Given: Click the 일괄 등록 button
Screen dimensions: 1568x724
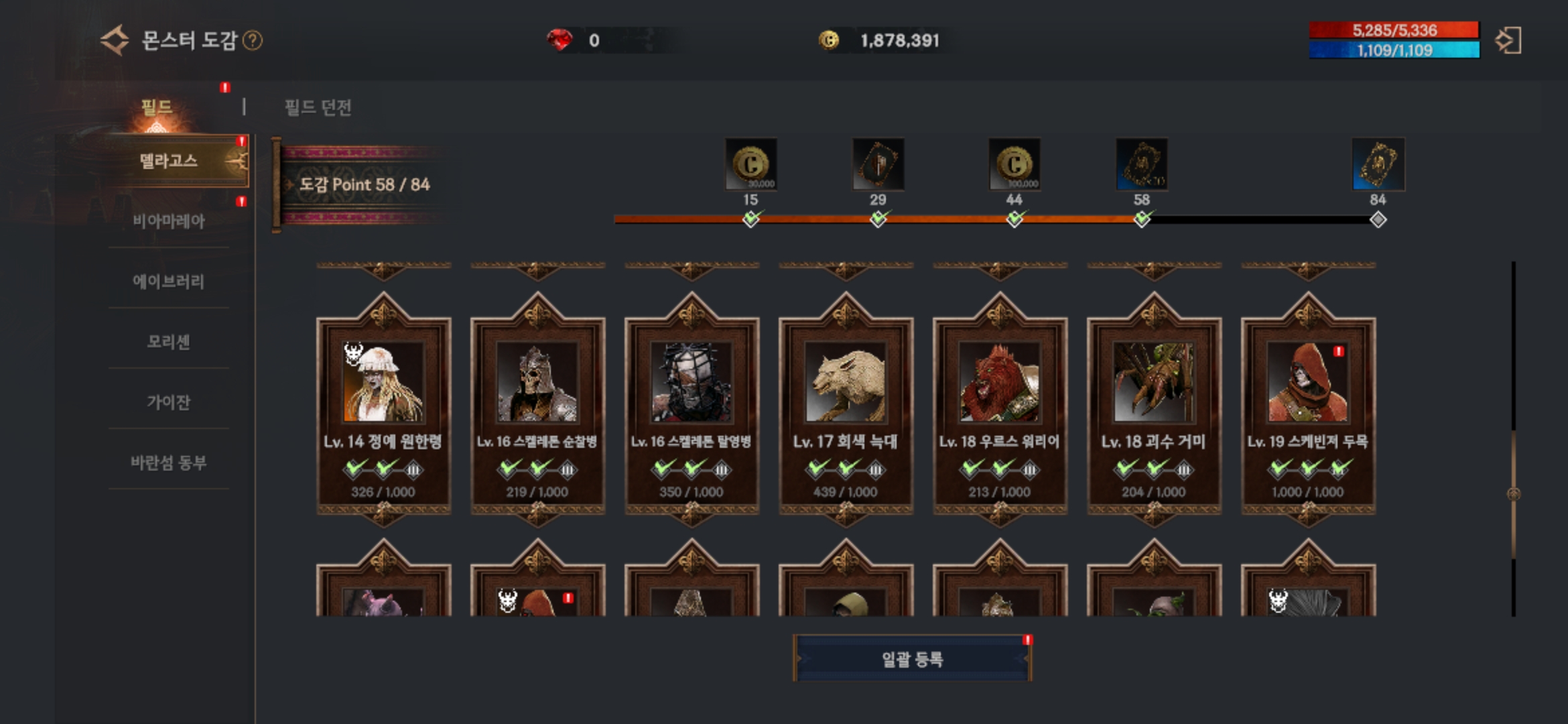Looking at the screenshot, I should click(912, 659).
